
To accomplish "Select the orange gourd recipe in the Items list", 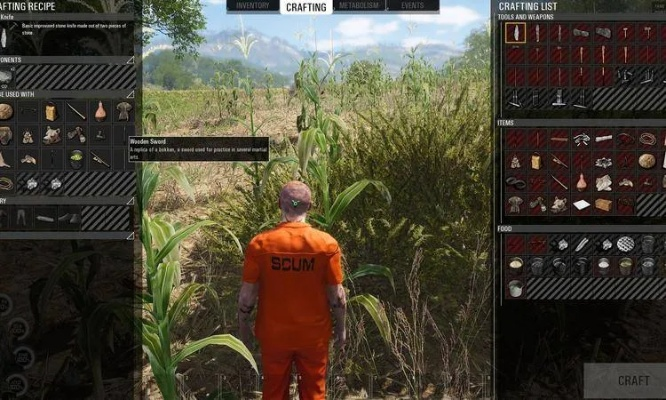I will tap(581, 182).
